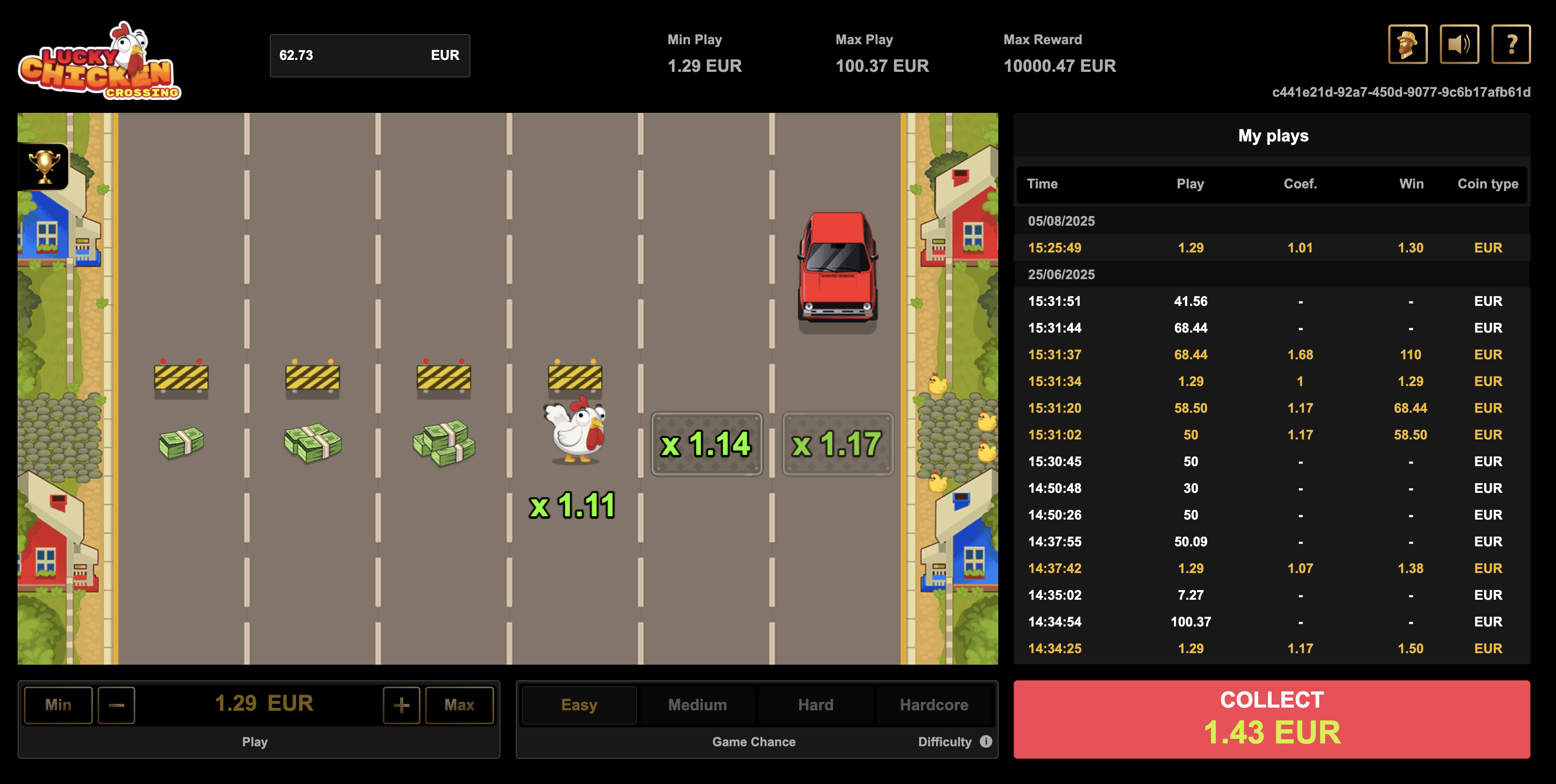The height and width of the screenshot is (784, 1556).
Task: Switch to the Hard difficulty tab
Action: click(815, 704)
